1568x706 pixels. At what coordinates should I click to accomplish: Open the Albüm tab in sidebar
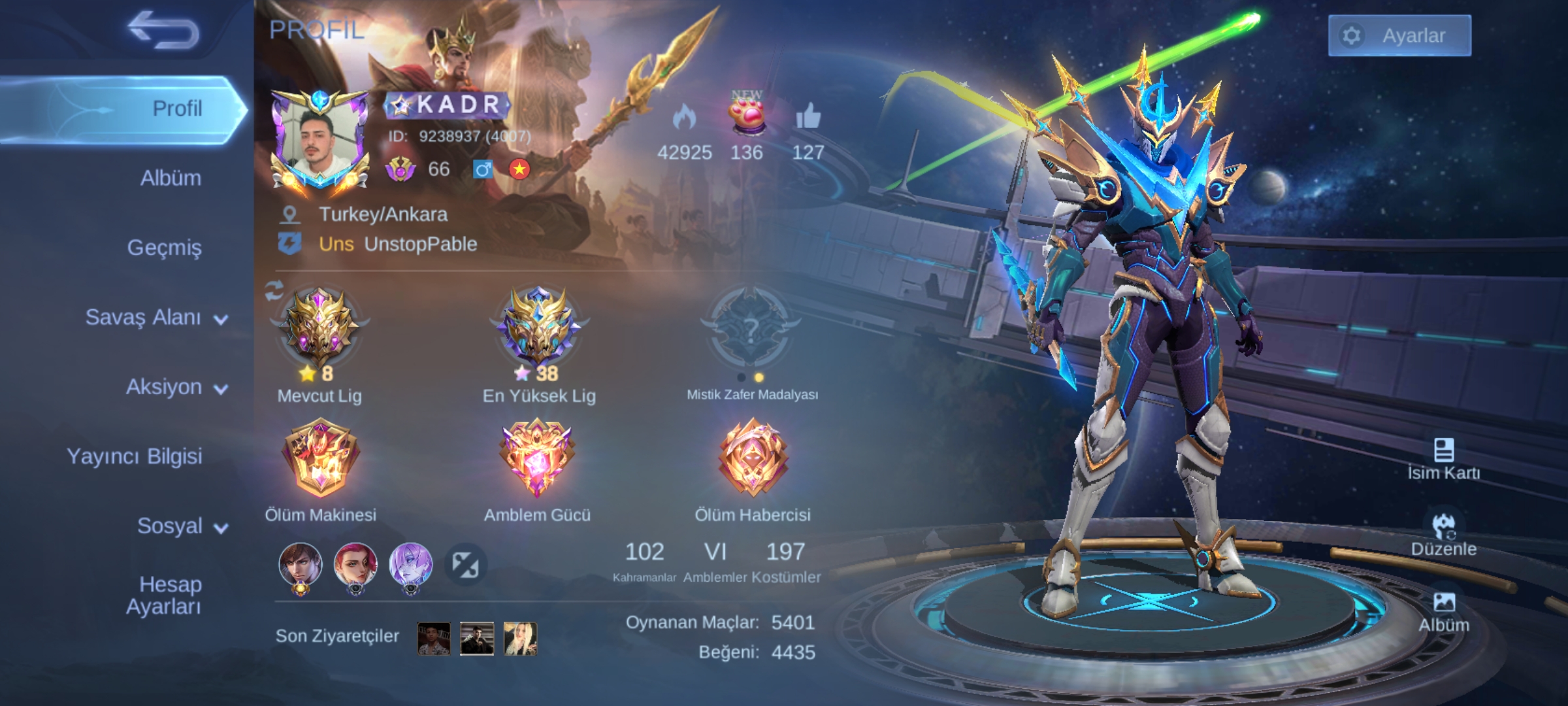(171, 178)
